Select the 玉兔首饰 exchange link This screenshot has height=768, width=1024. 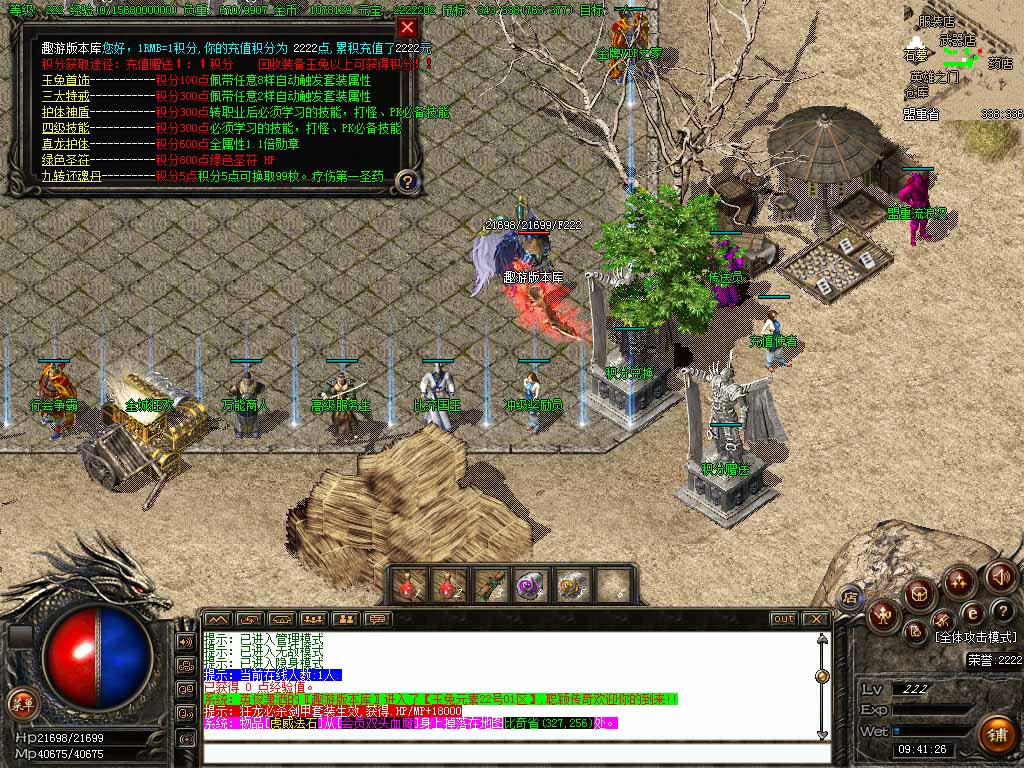(x=66, y=80)
